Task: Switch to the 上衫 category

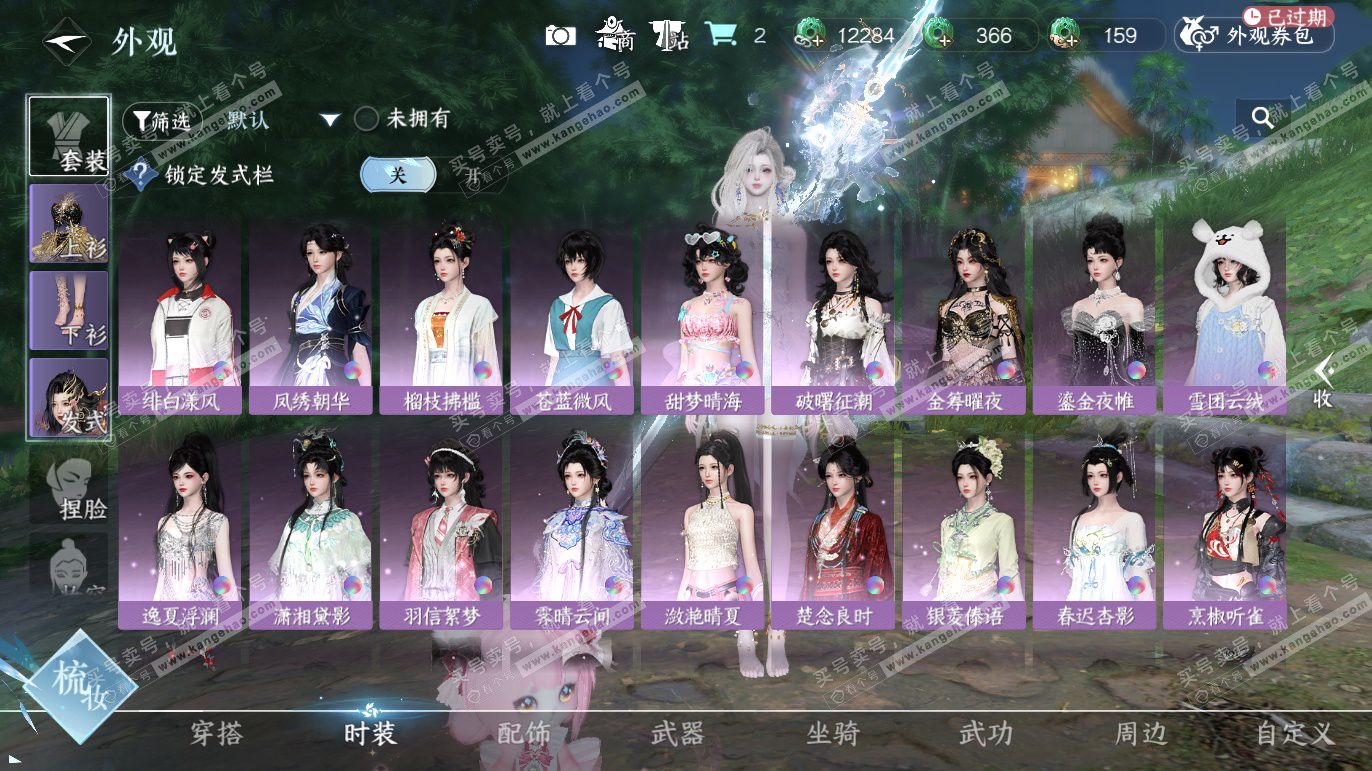Action: pyautogui.click(x=69, y=224)
